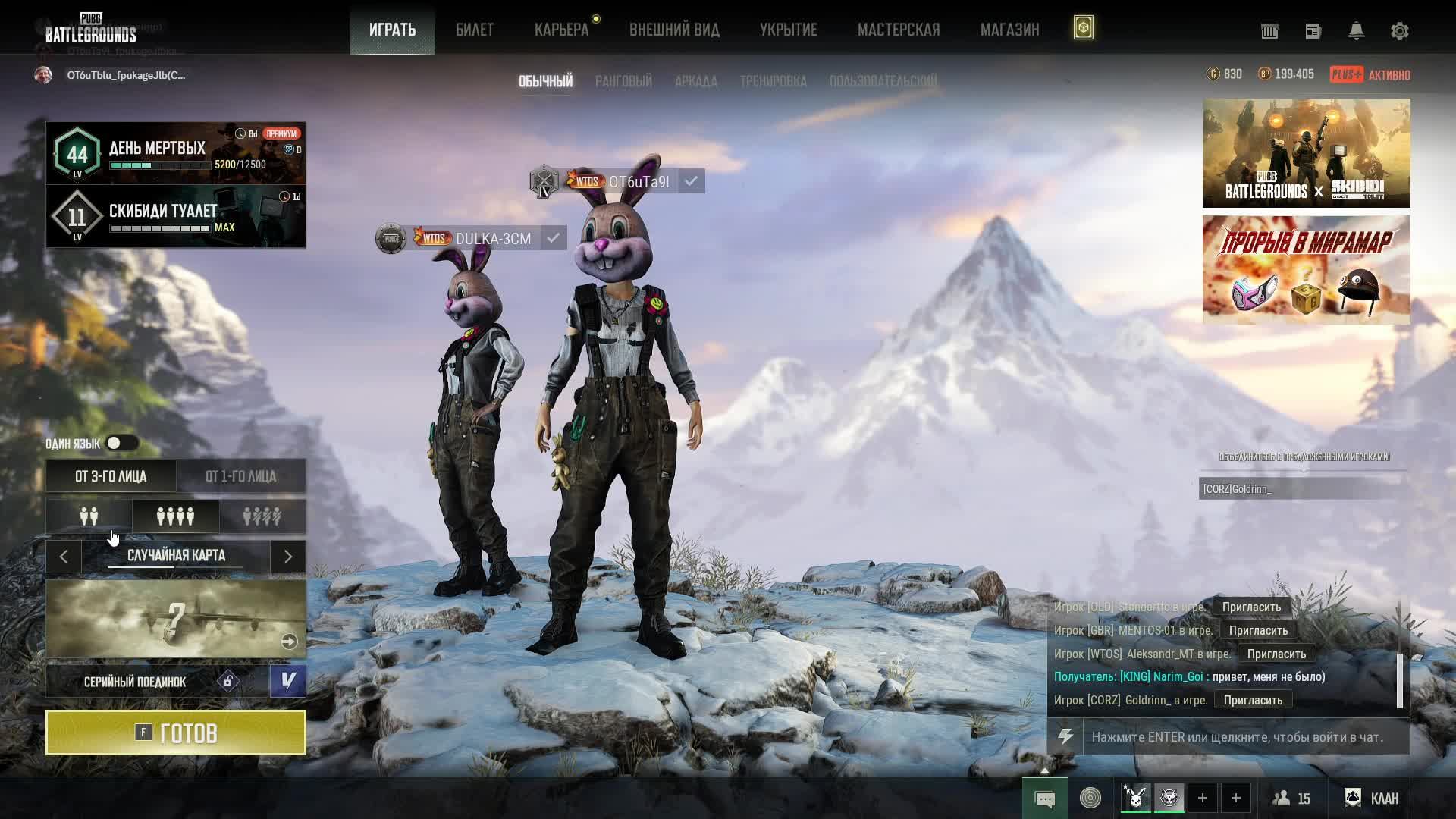View the ПРОРЫВ В МИРАМАР promo banner
The image size is (1456, 819).
[x=1306, y=270]
